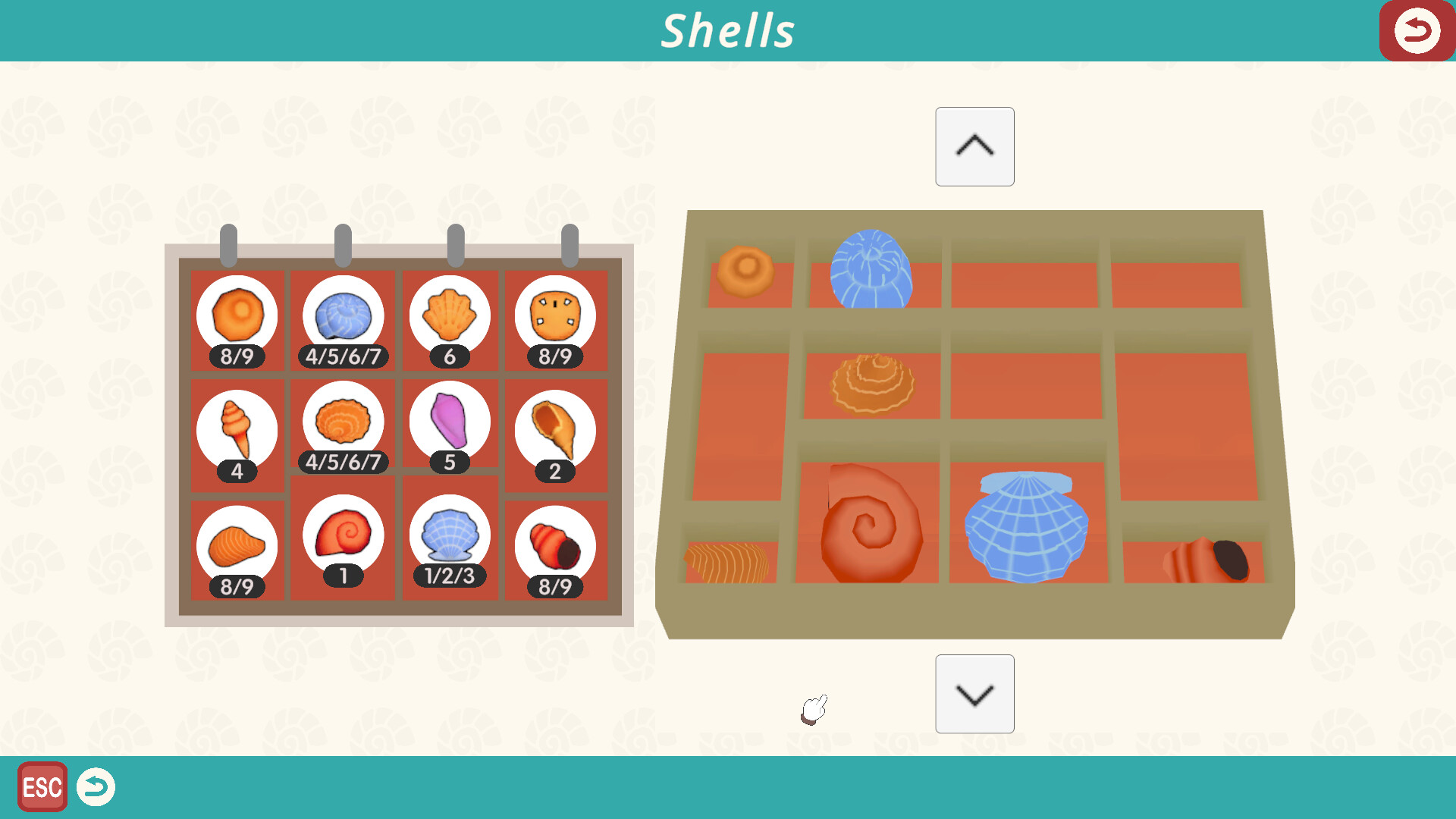Click the blue urchin shell in the top row

coord(872,269)
